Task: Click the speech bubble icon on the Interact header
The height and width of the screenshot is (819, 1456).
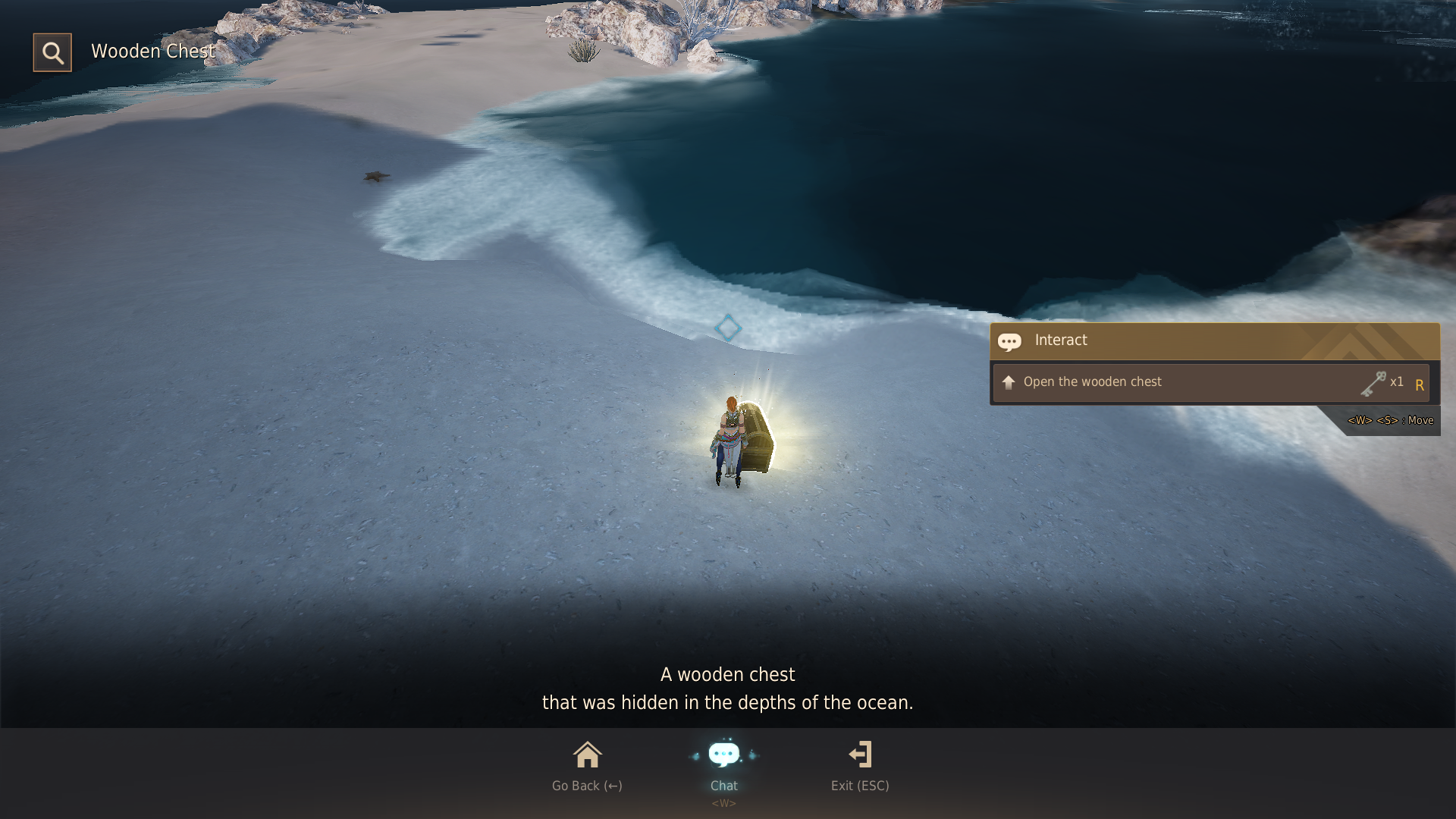Action: point(1011,342)
